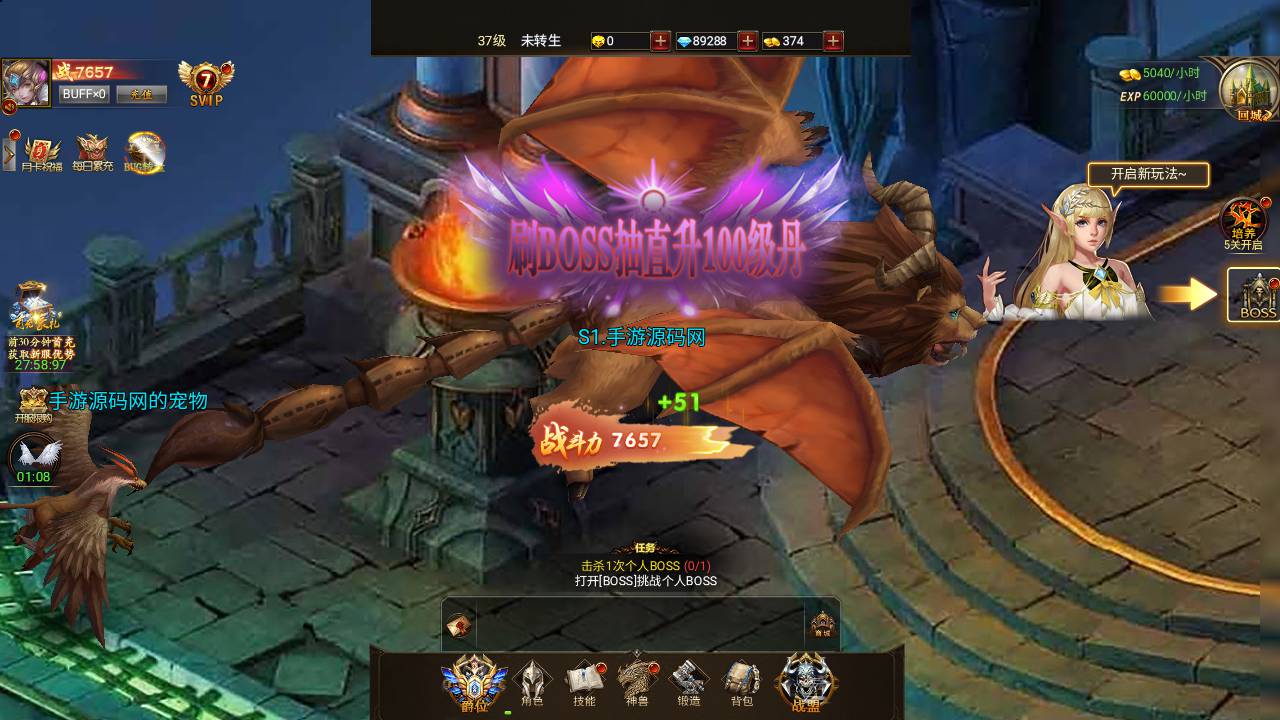
Task: Click the BUFF×0 button
Action: tap(84, 94)
